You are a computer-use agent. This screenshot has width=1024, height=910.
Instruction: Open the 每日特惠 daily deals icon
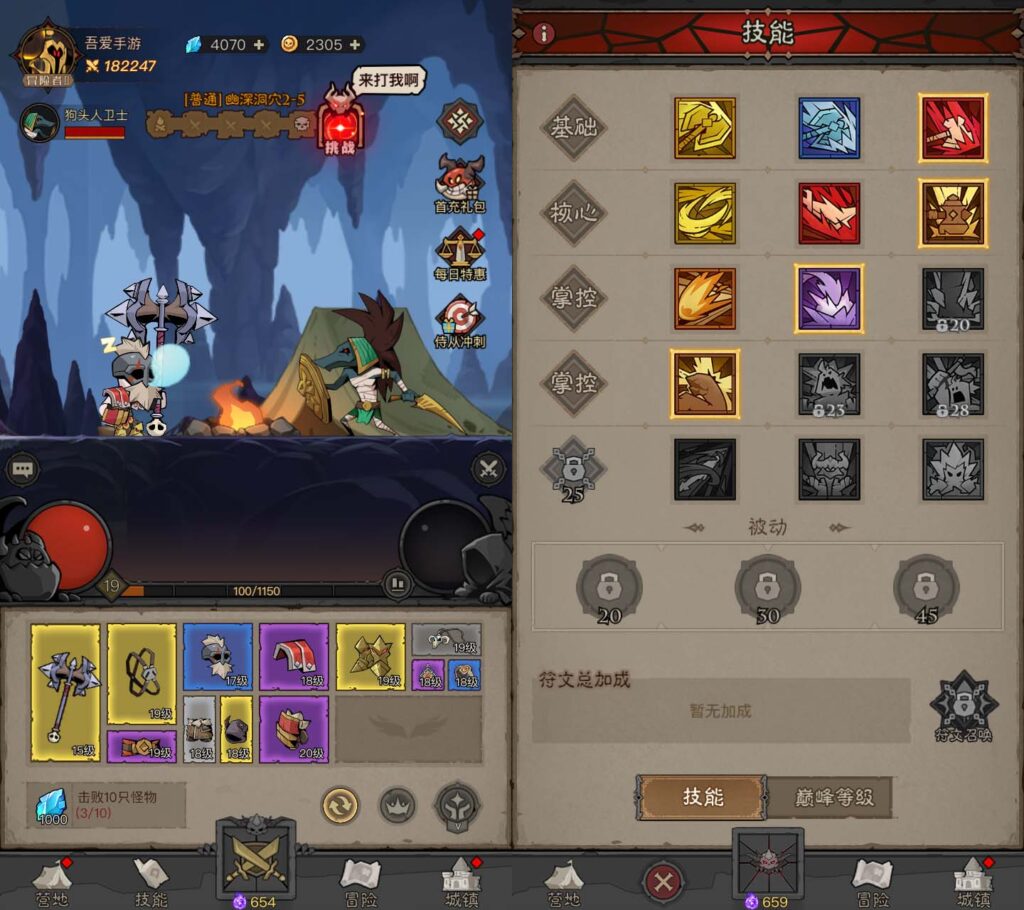pos(459,251)
